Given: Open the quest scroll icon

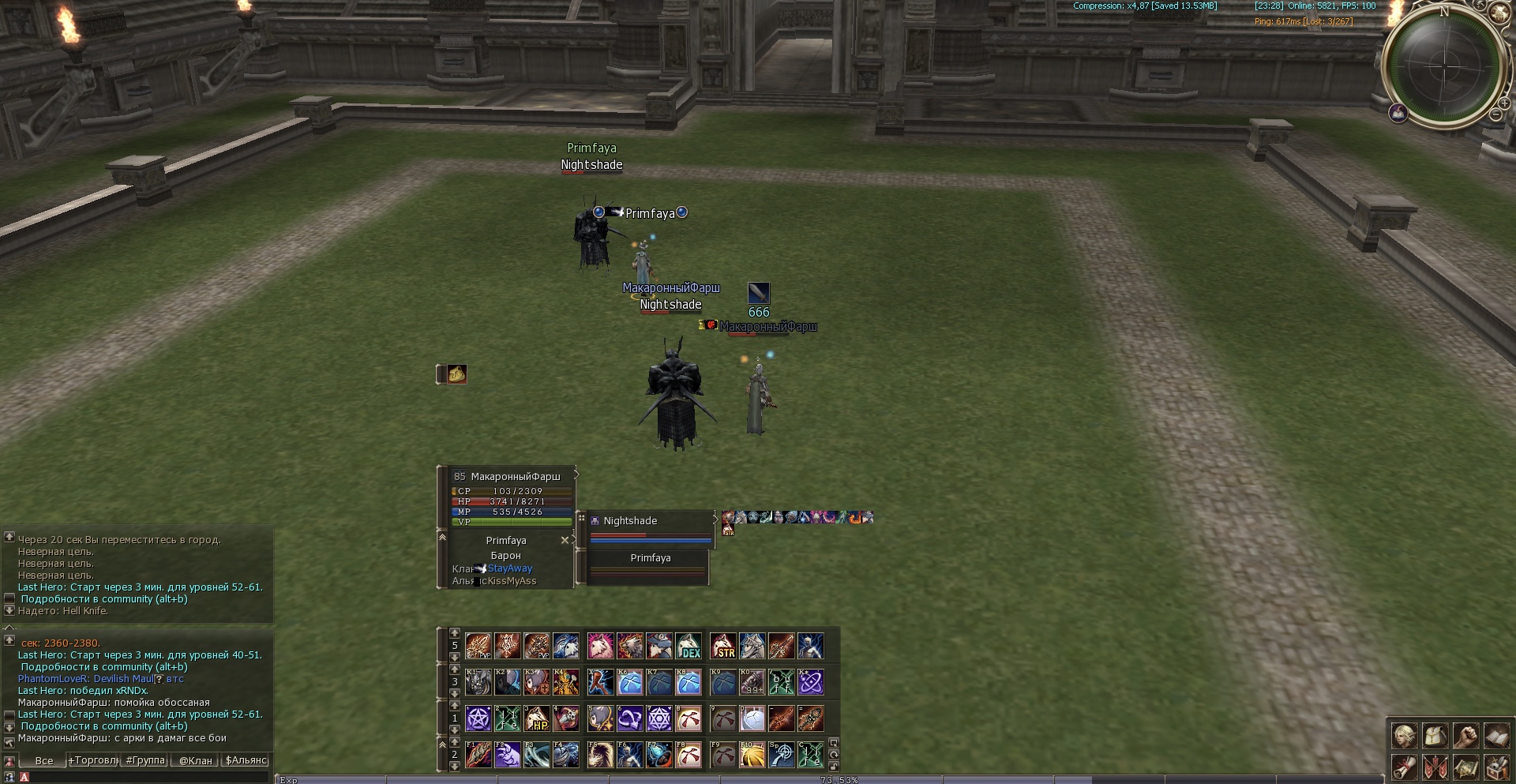Looking at the screenshot, I should [1404, 767].
